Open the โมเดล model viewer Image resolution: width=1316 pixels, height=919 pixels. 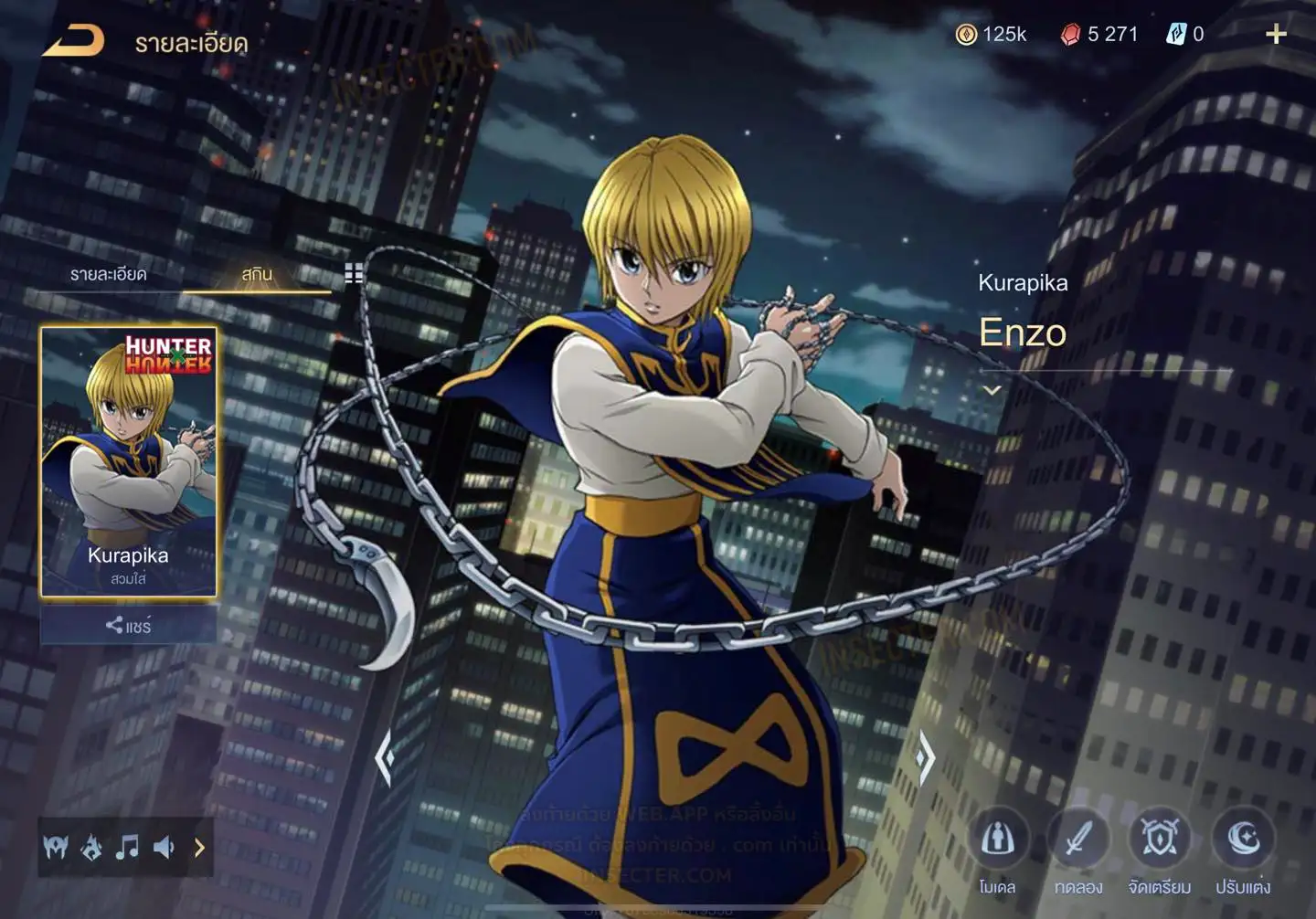pyautogui.click(x=997, y=839)
